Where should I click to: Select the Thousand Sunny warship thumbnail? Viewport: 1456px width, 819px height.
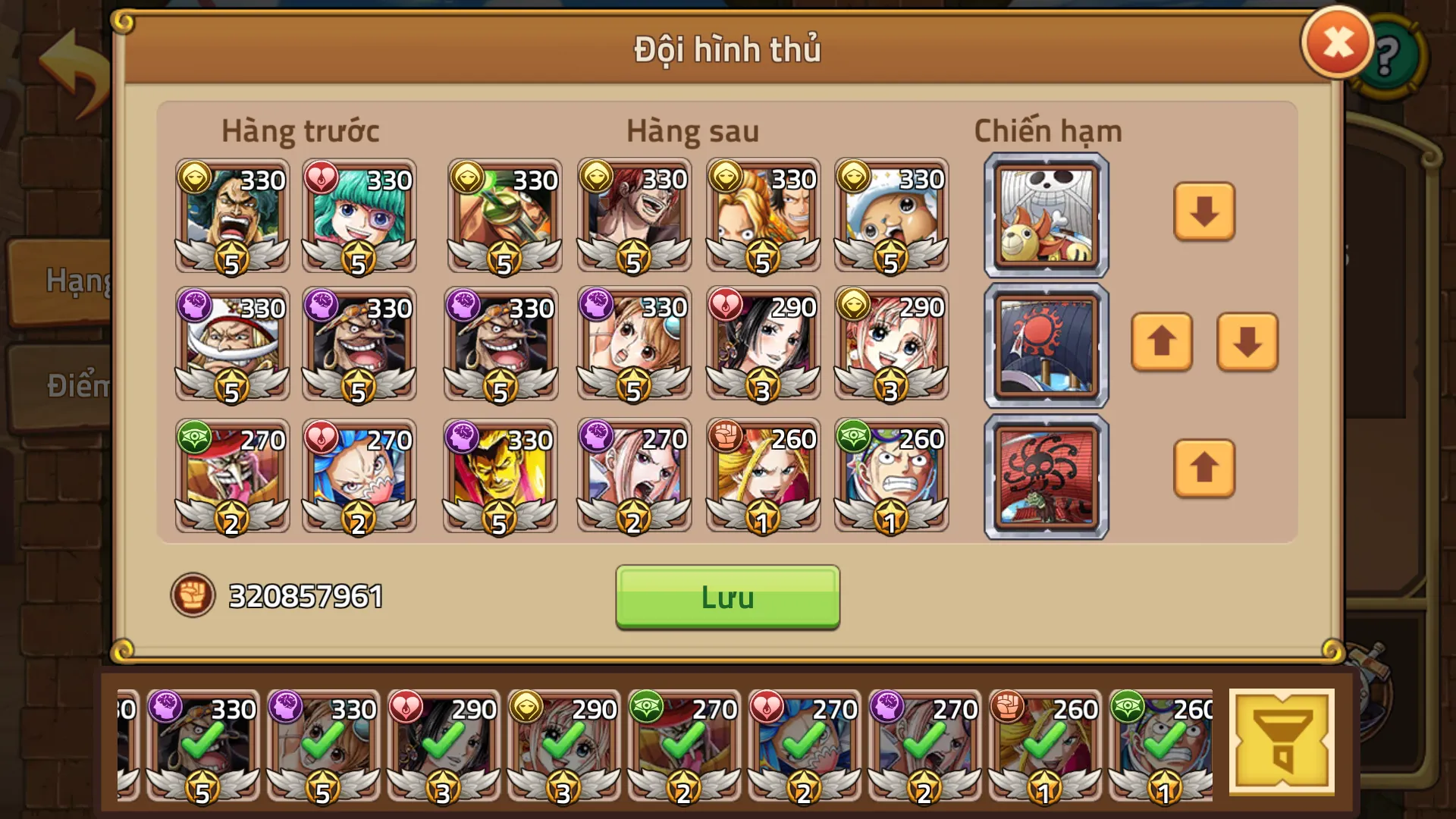point(1045,215)
